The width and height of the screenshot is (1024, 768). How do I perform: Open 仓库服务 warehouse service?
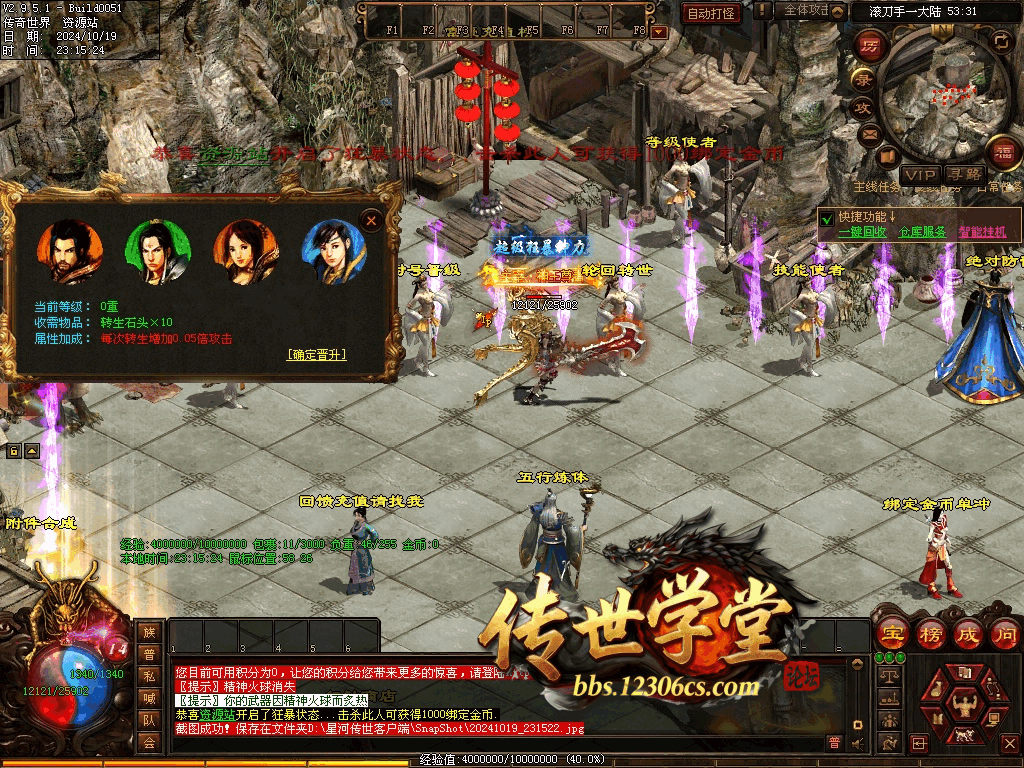tap(922, 231)
